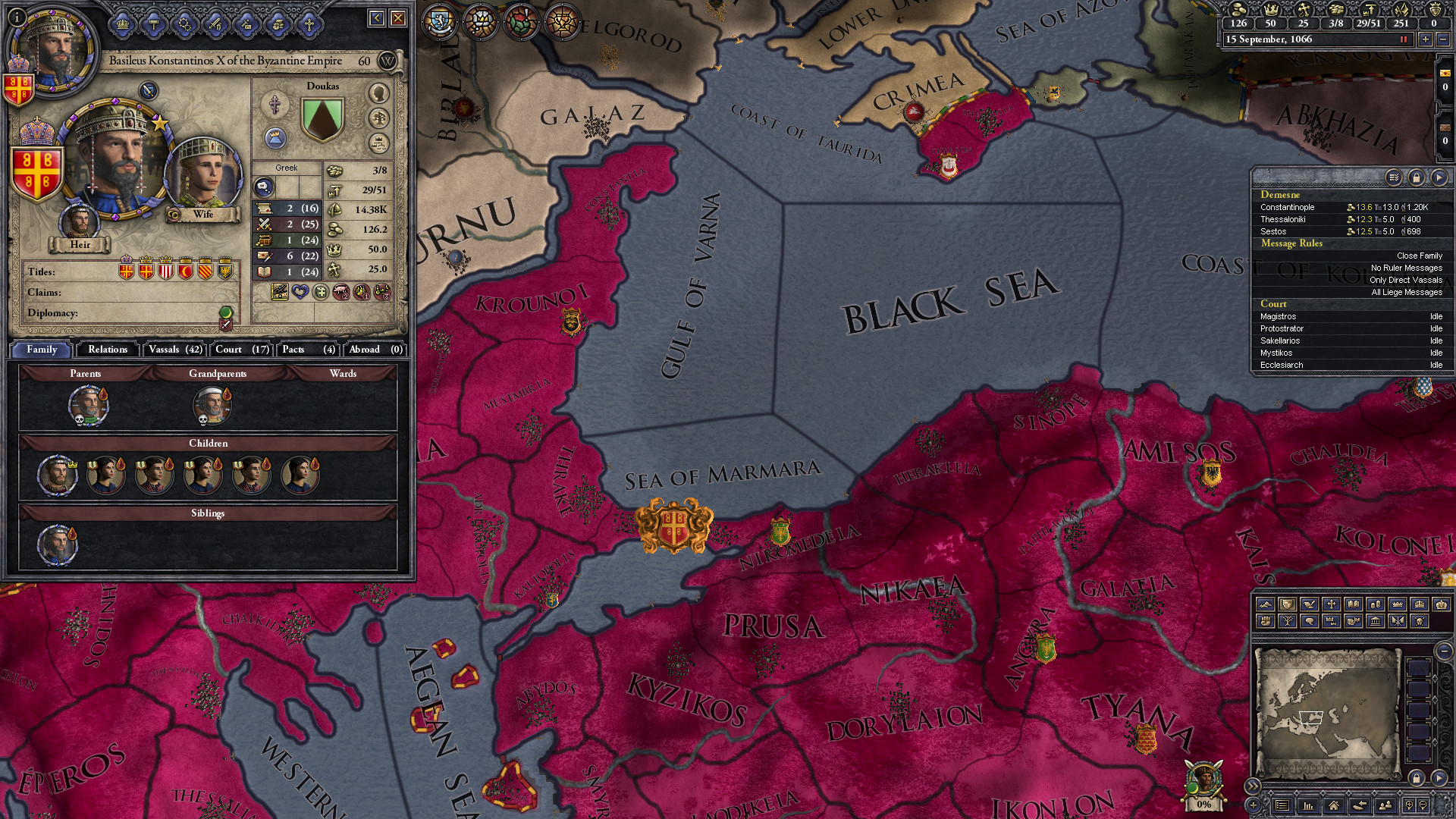Toggle the No Ruler Messages rule
This screenshot has width=1456, height=819.
coord(1407,268)
